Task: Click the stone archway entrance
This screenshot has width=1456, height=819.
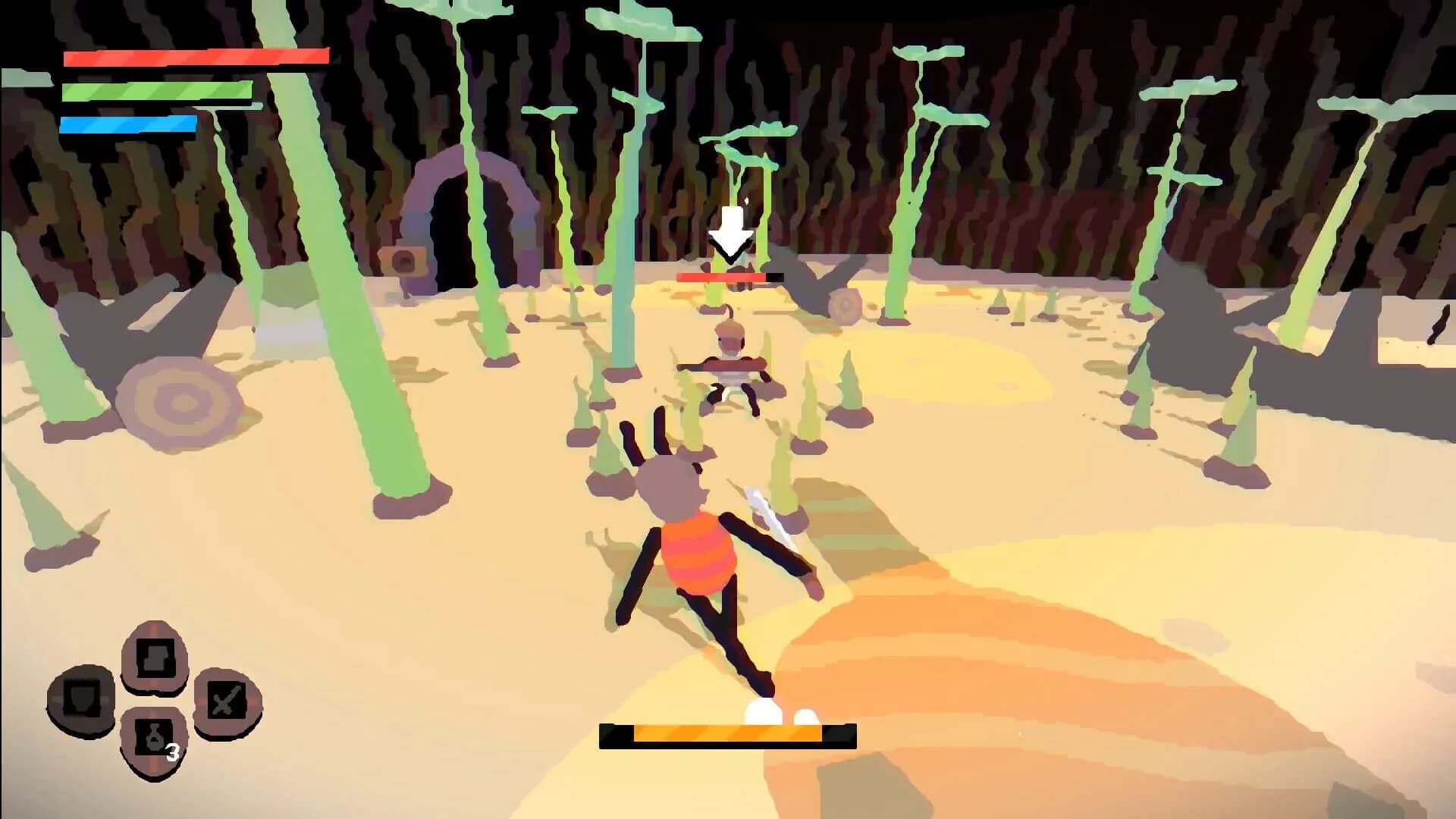Action: click(455, 212)
